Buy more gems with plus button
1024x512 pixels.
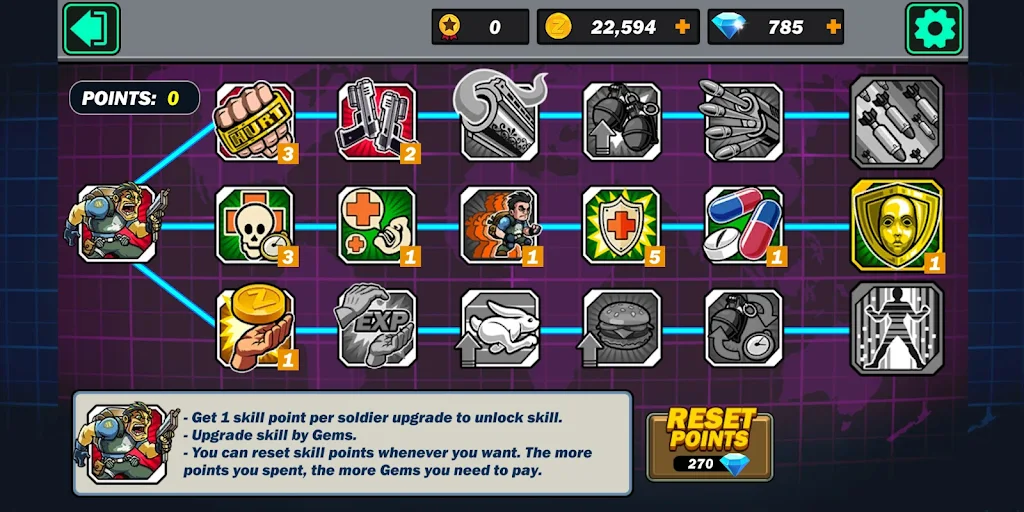point(832,27)
